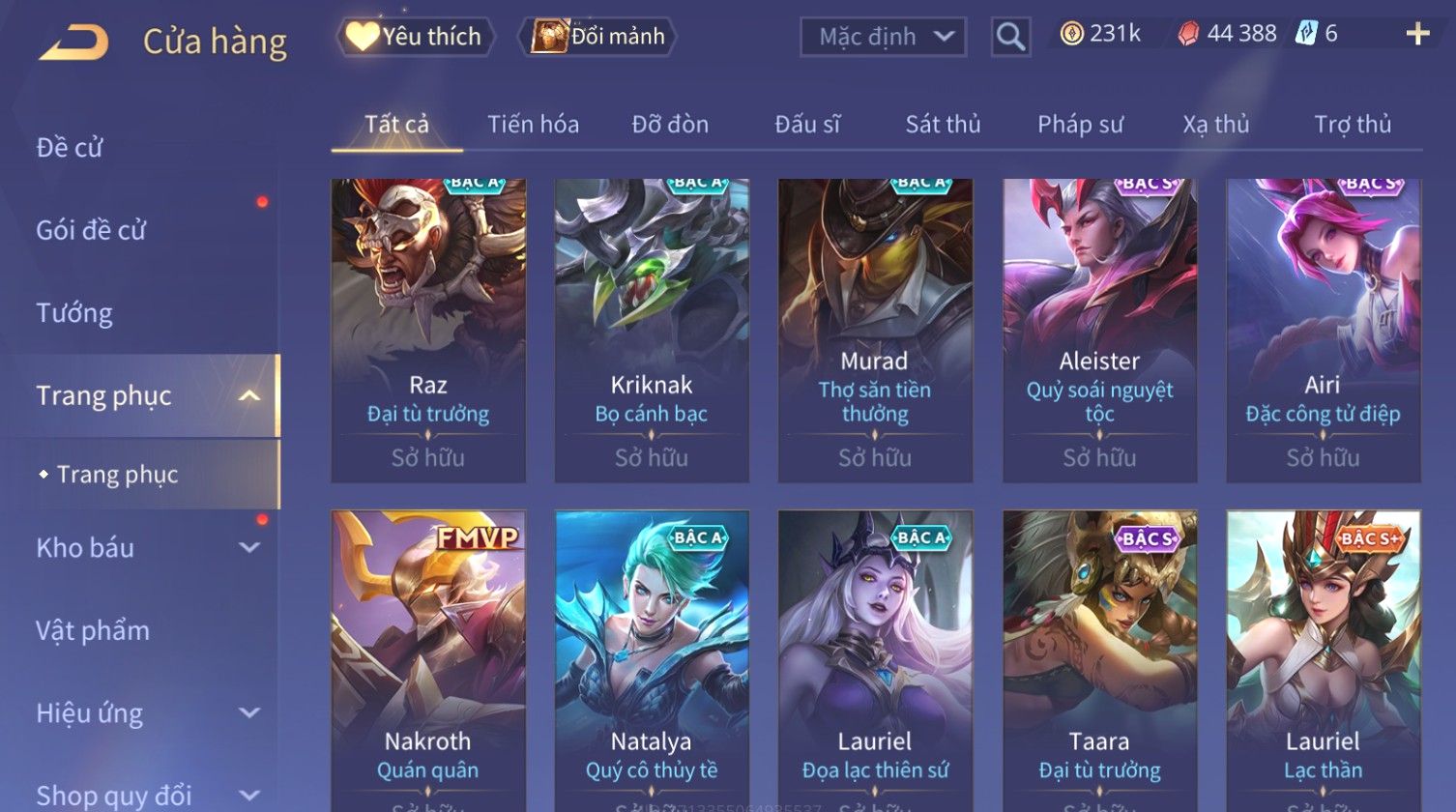This screenshot has height=812, width=1456.
Task: Switch to the Tiến hóa tab
Action: pos(533,125)
